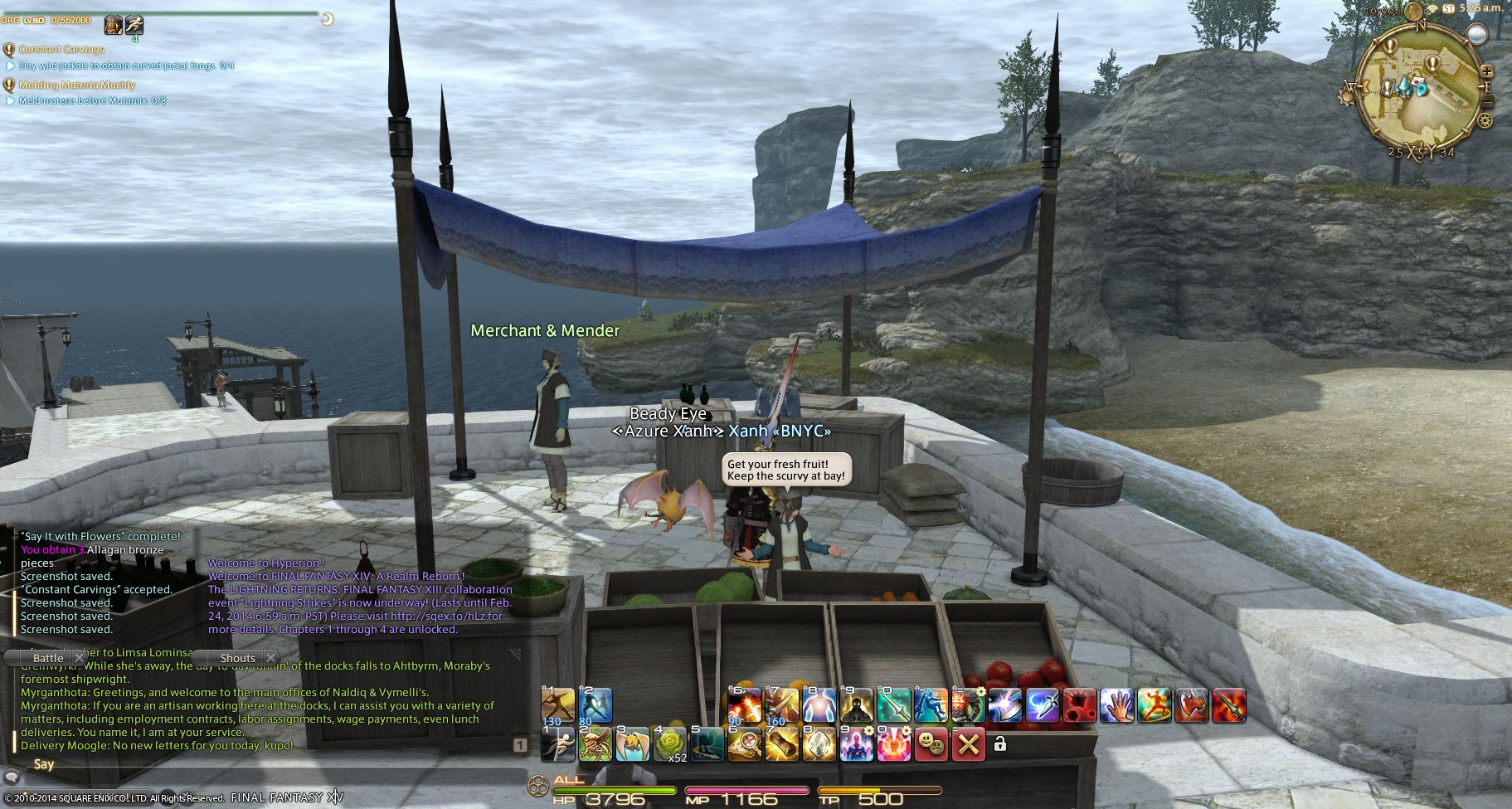Viewport: 1512px width, 809px height.
Task: Open minimap settings gear
Action: (1484, 121)
